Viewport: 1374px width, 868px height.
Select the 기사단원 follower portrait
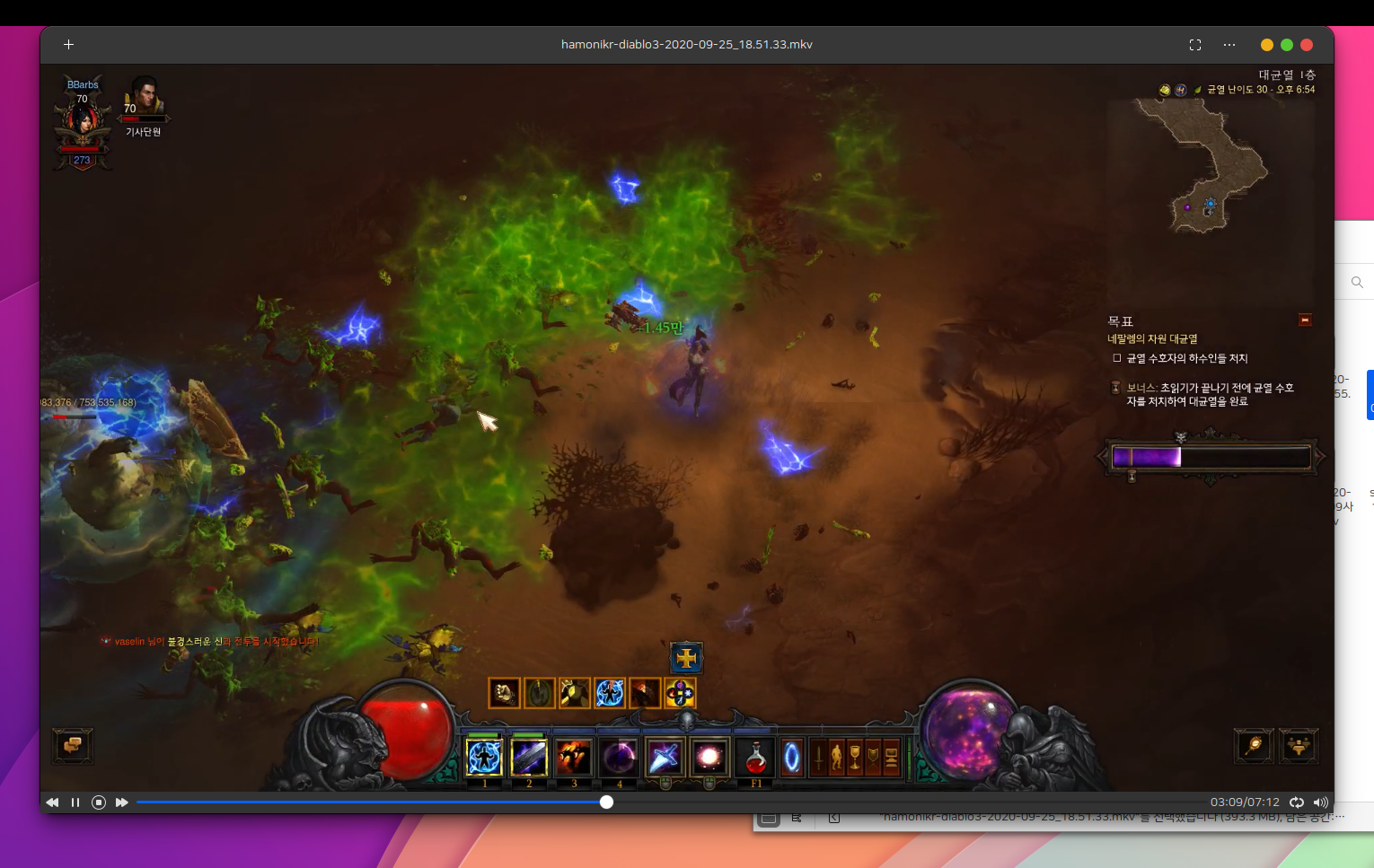144,101
